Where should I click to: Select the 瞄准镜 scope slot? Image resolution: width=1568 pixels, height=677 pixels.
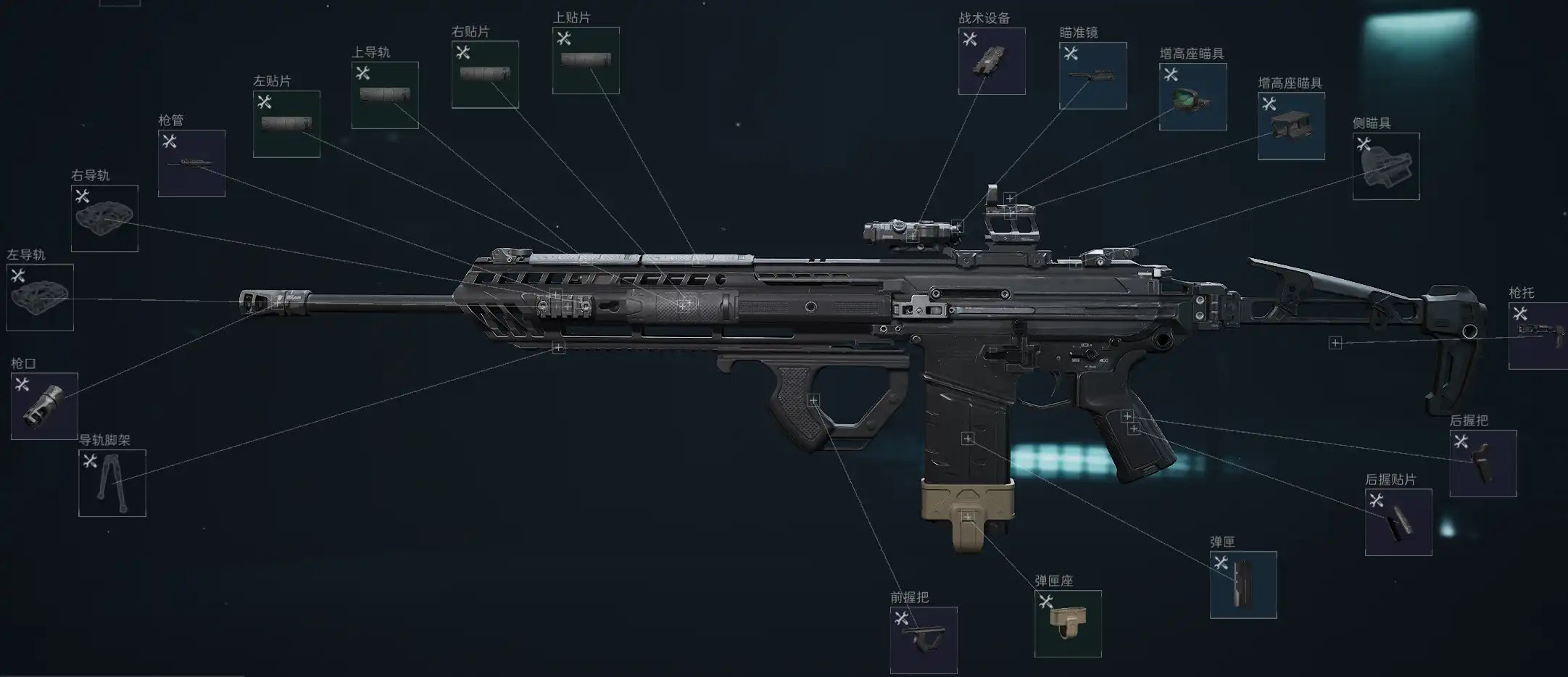pyautogui.click(x=1092, y=76)
